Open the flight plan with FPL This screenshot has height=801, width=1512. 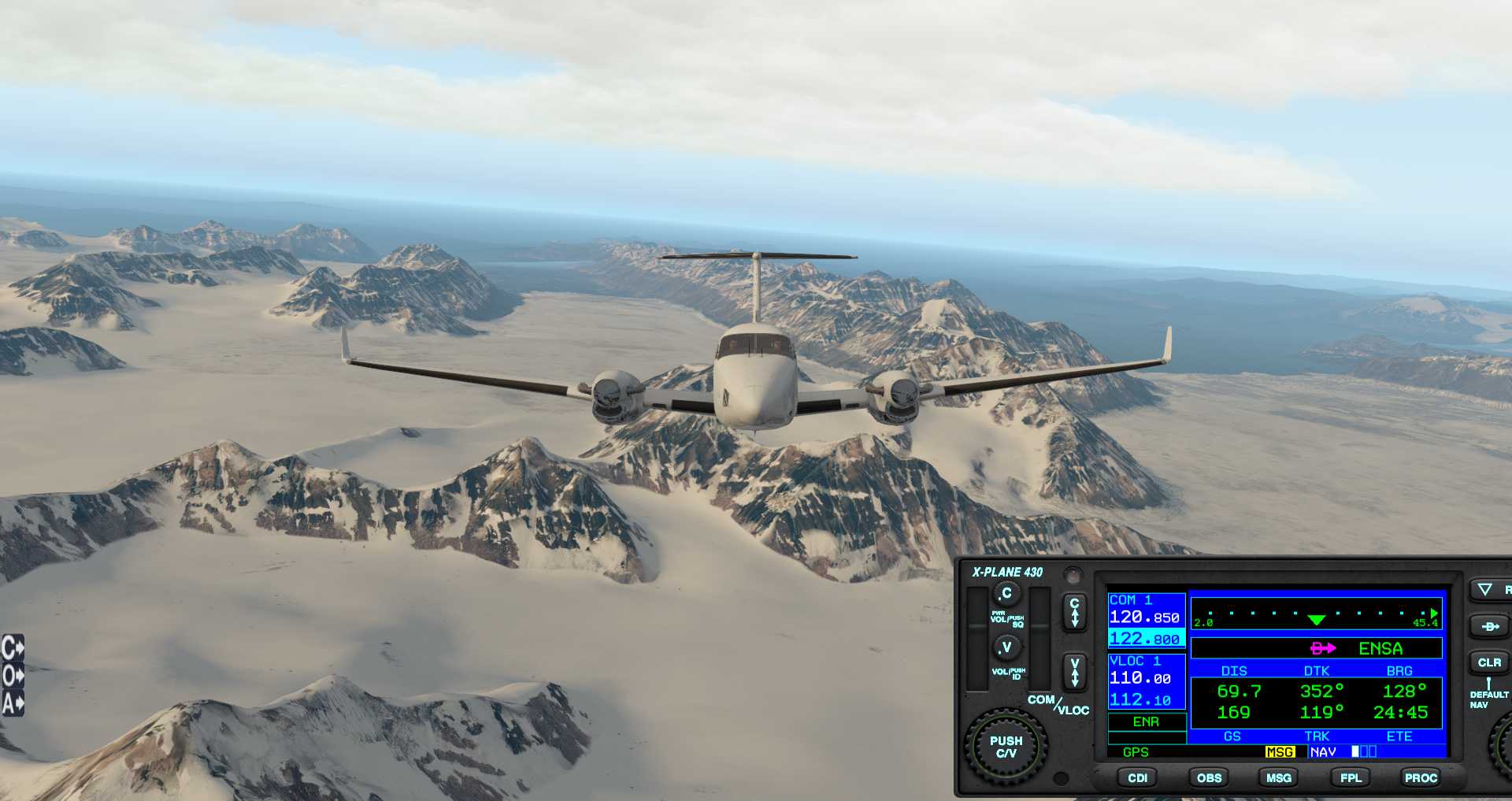point(1351,777)
